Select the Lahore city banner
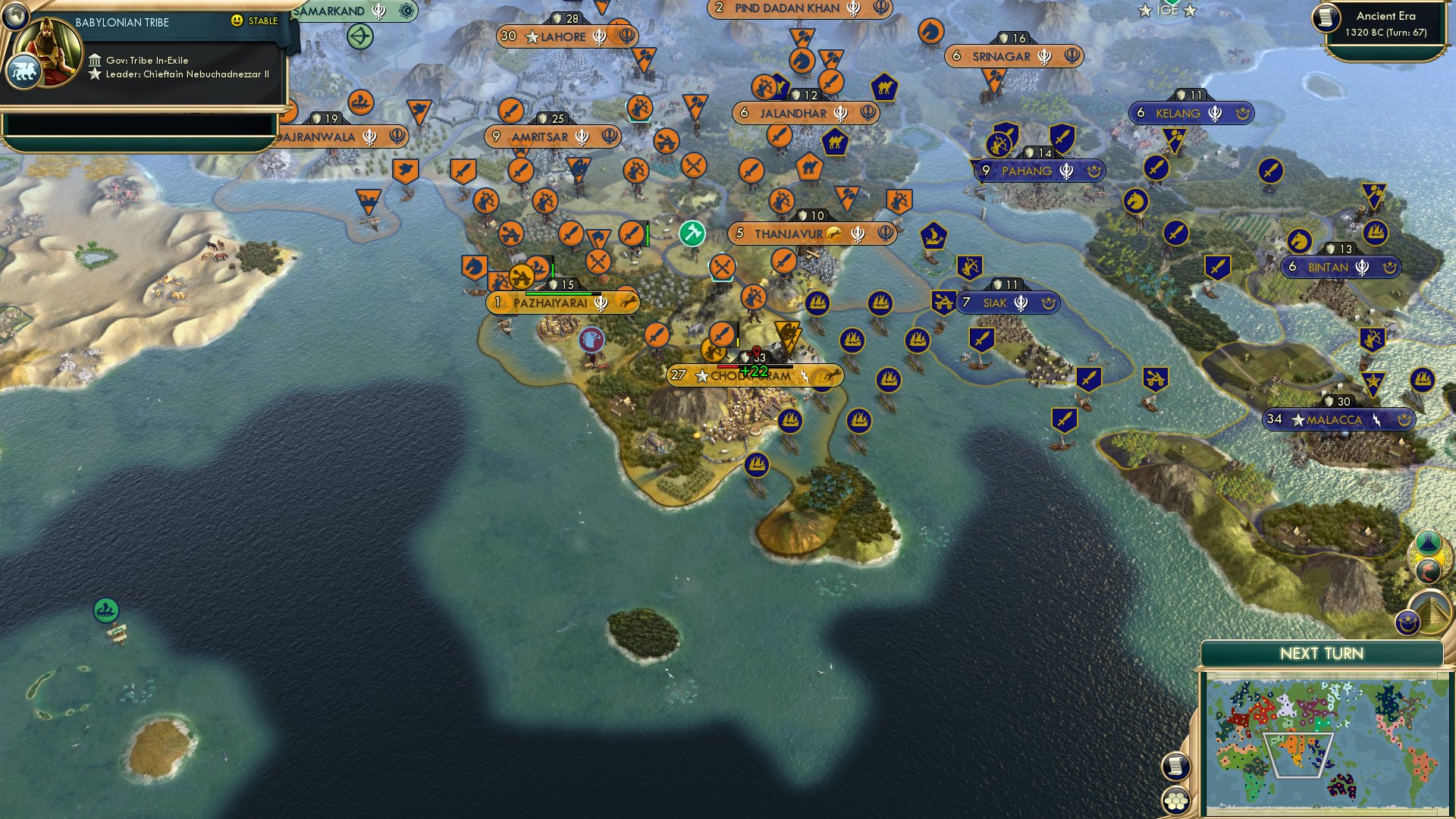This screenshot has width=1456, height=819. click(564, 36)
